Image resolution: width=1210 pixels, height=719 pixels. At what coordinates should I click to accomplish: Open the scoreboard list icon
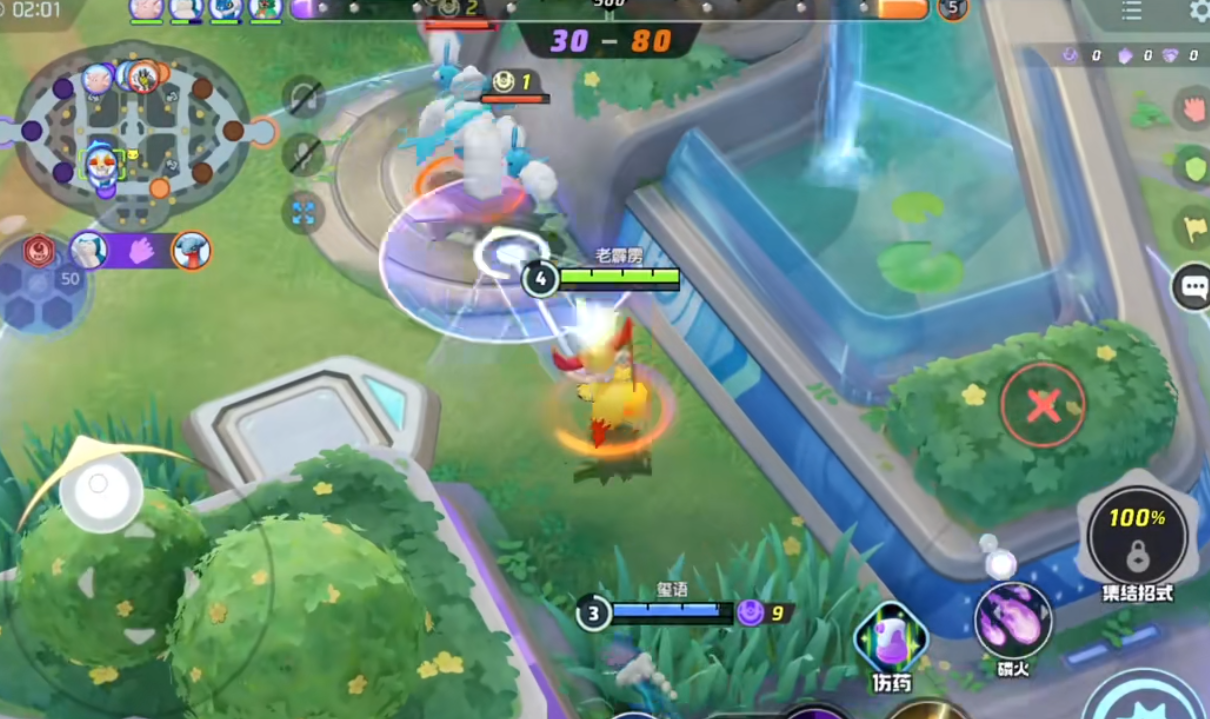click(1132, 11)
